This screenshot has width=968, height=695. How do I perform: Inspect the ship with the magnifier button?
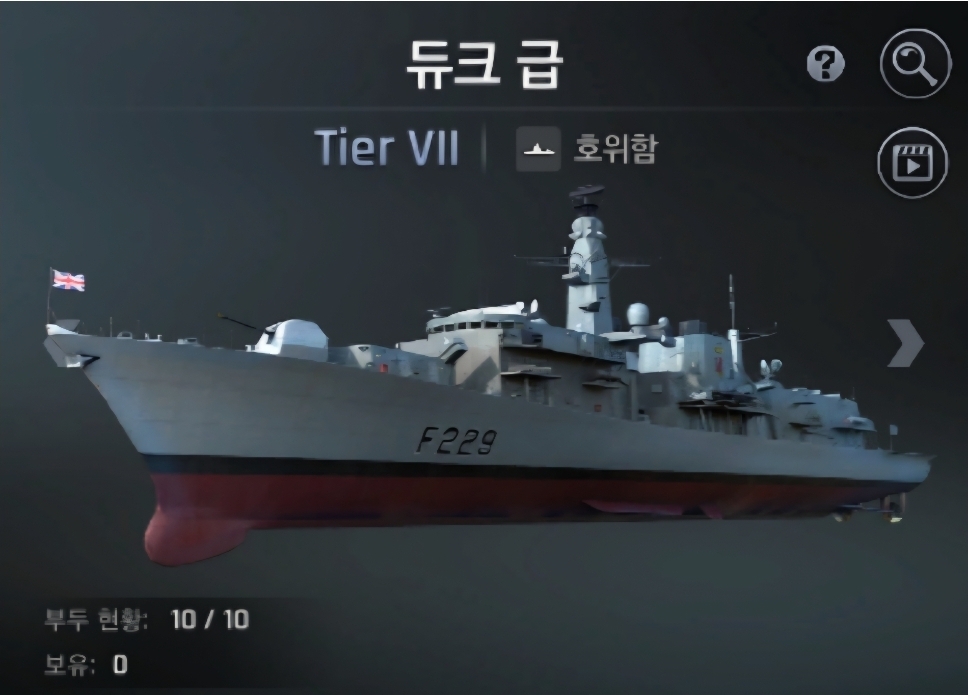(914, 64)
